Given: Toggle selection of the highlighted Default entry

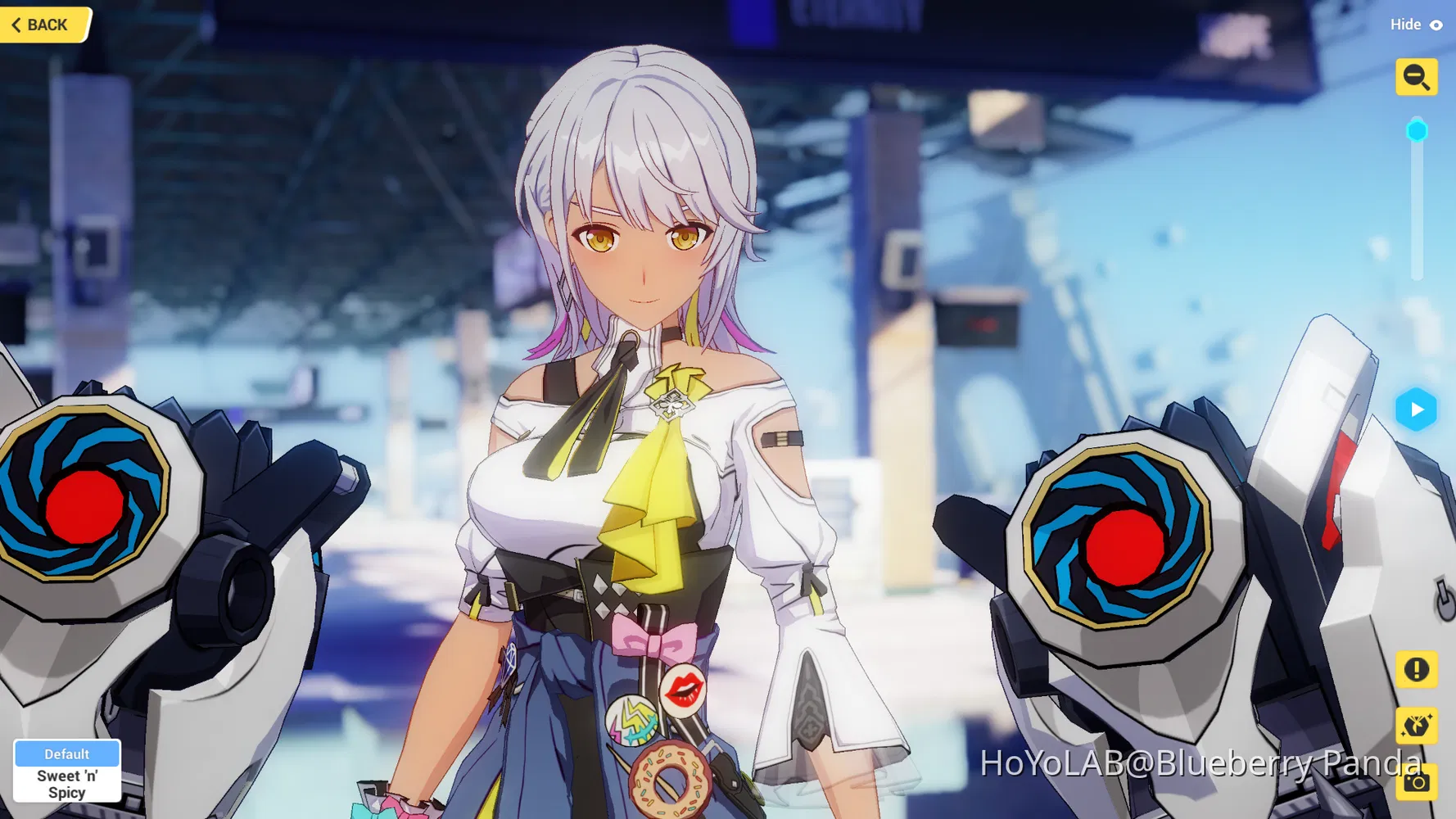Looking at the screenshot, I should [67, 754].
